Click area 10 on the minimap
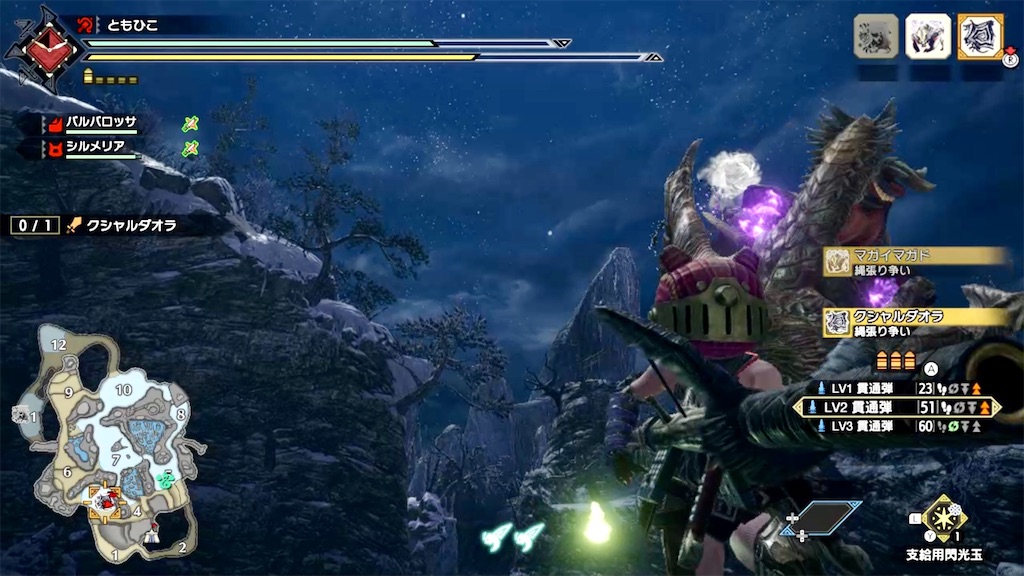Screen dimensions: 1024x576 point(124,389)
